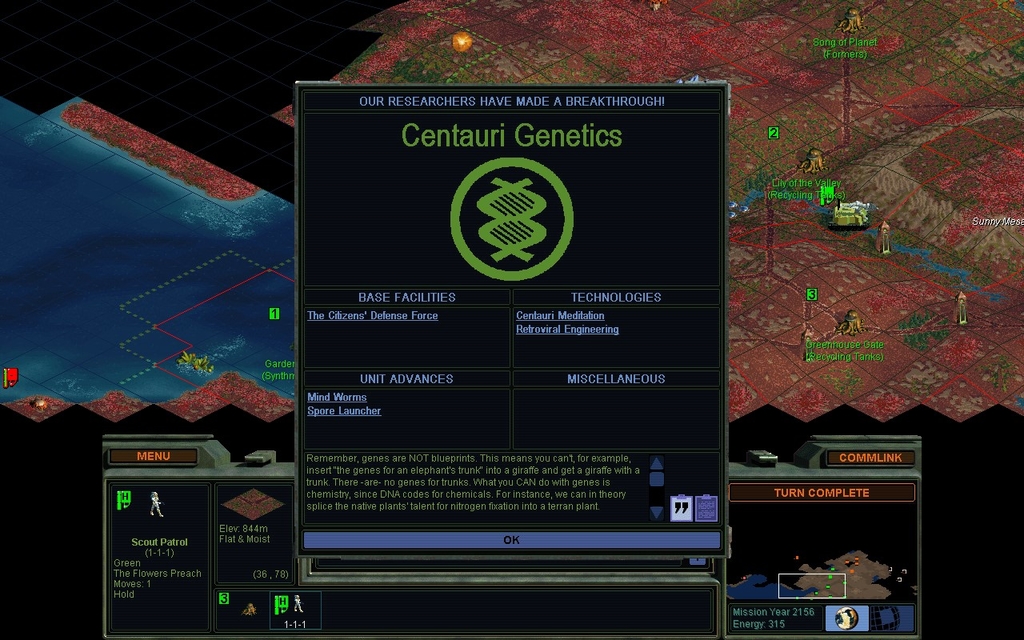Click the TURN COMPLETE button
The width and height of the screenshot is (1024, 640).
point(821,493)
